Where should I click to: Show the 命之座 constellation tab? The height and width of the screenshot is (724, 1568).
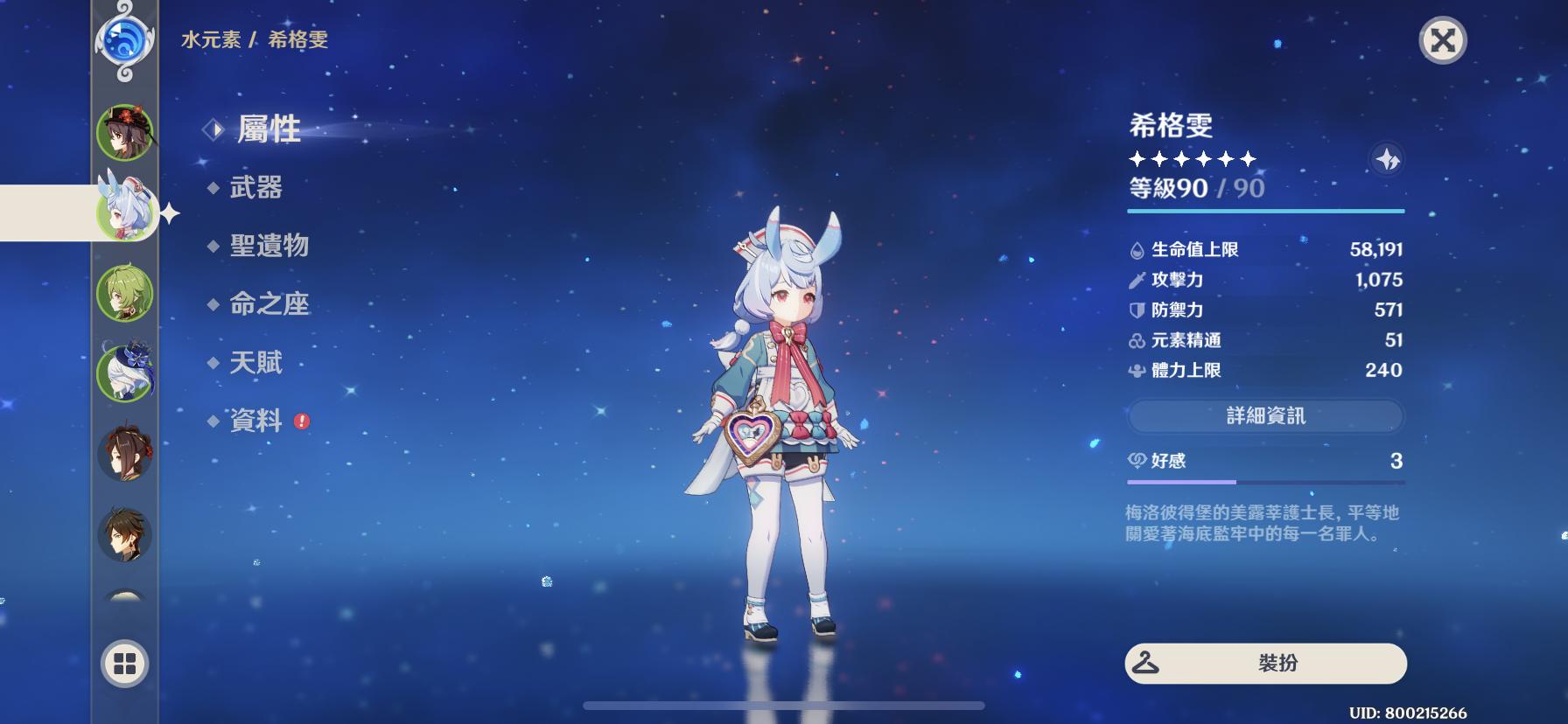269,303
